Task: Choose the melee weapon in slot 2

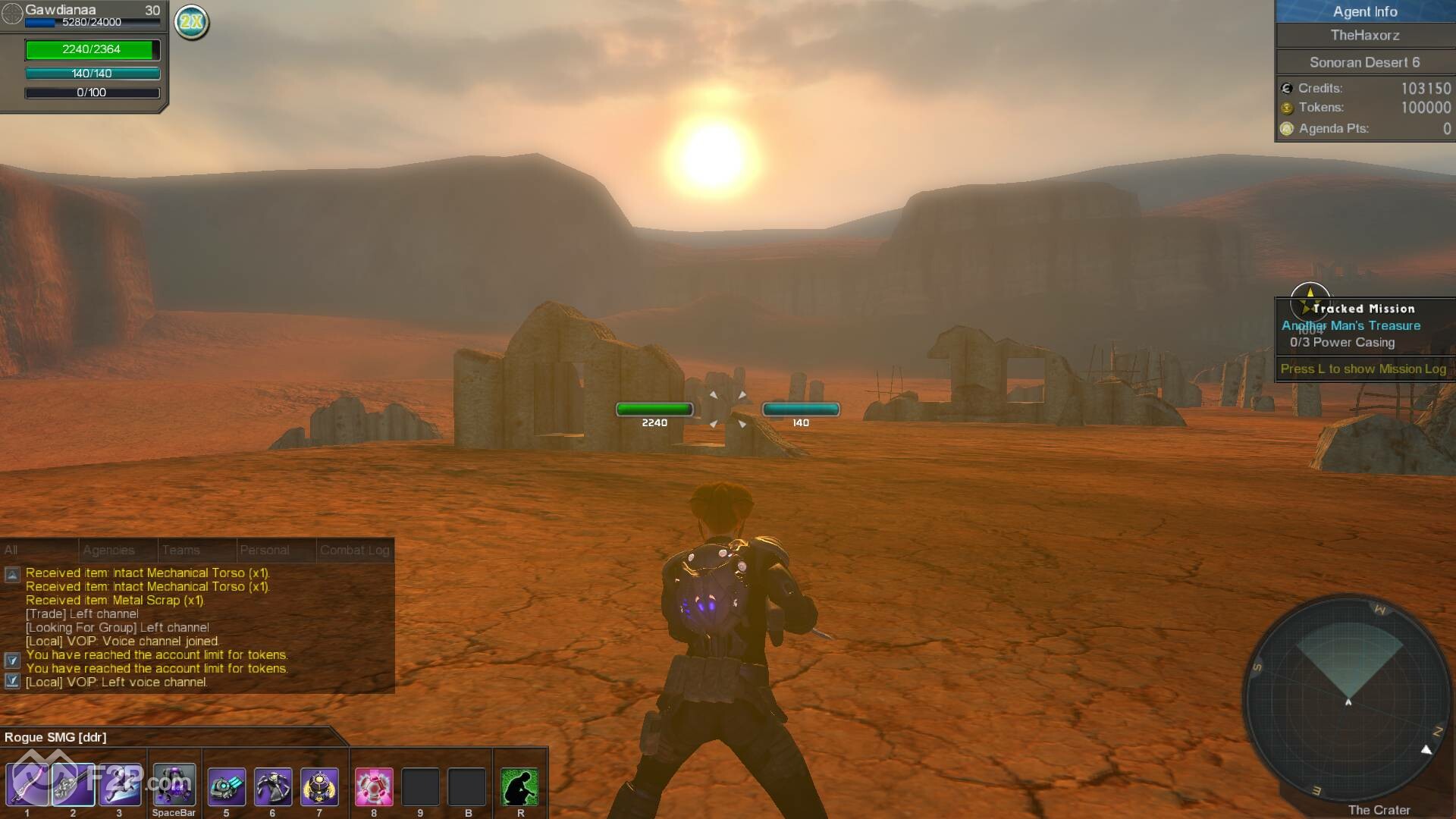Action: pyautogui.click(x=74, y=785)
